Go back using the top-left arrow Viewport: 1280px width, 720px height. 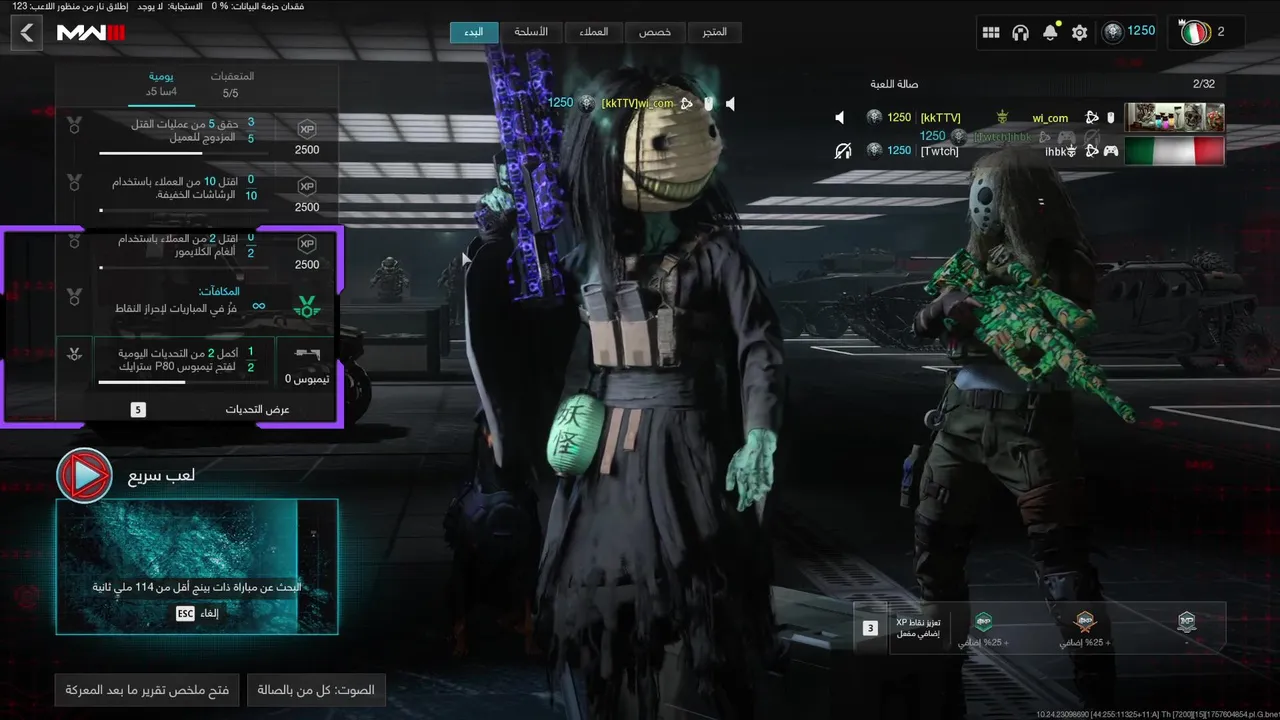[27, 33]
